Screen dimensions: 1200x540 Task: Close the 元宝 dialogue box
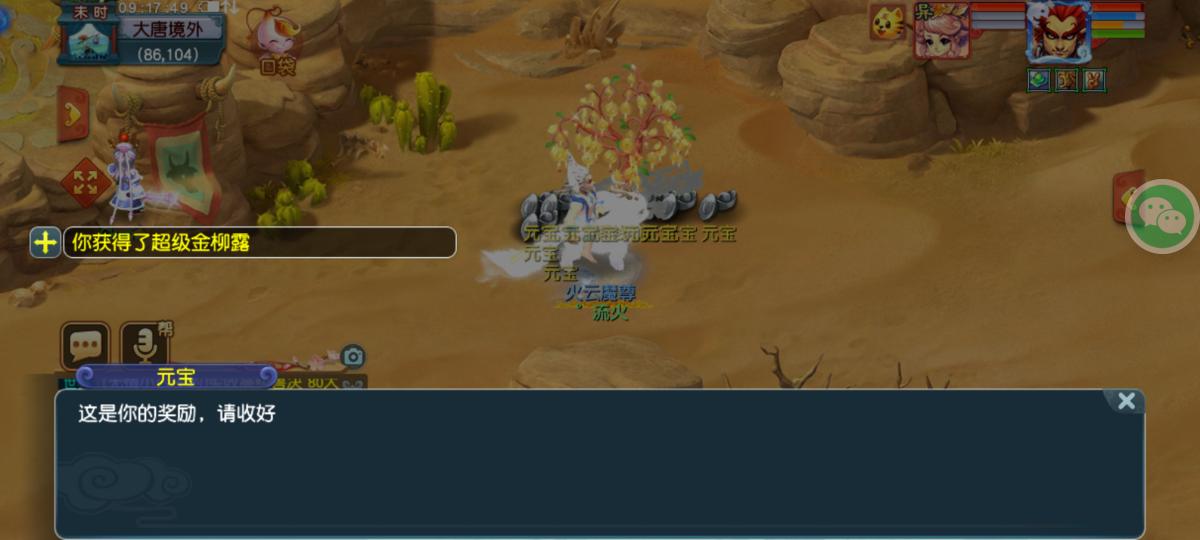click(x=1126, y=401)
